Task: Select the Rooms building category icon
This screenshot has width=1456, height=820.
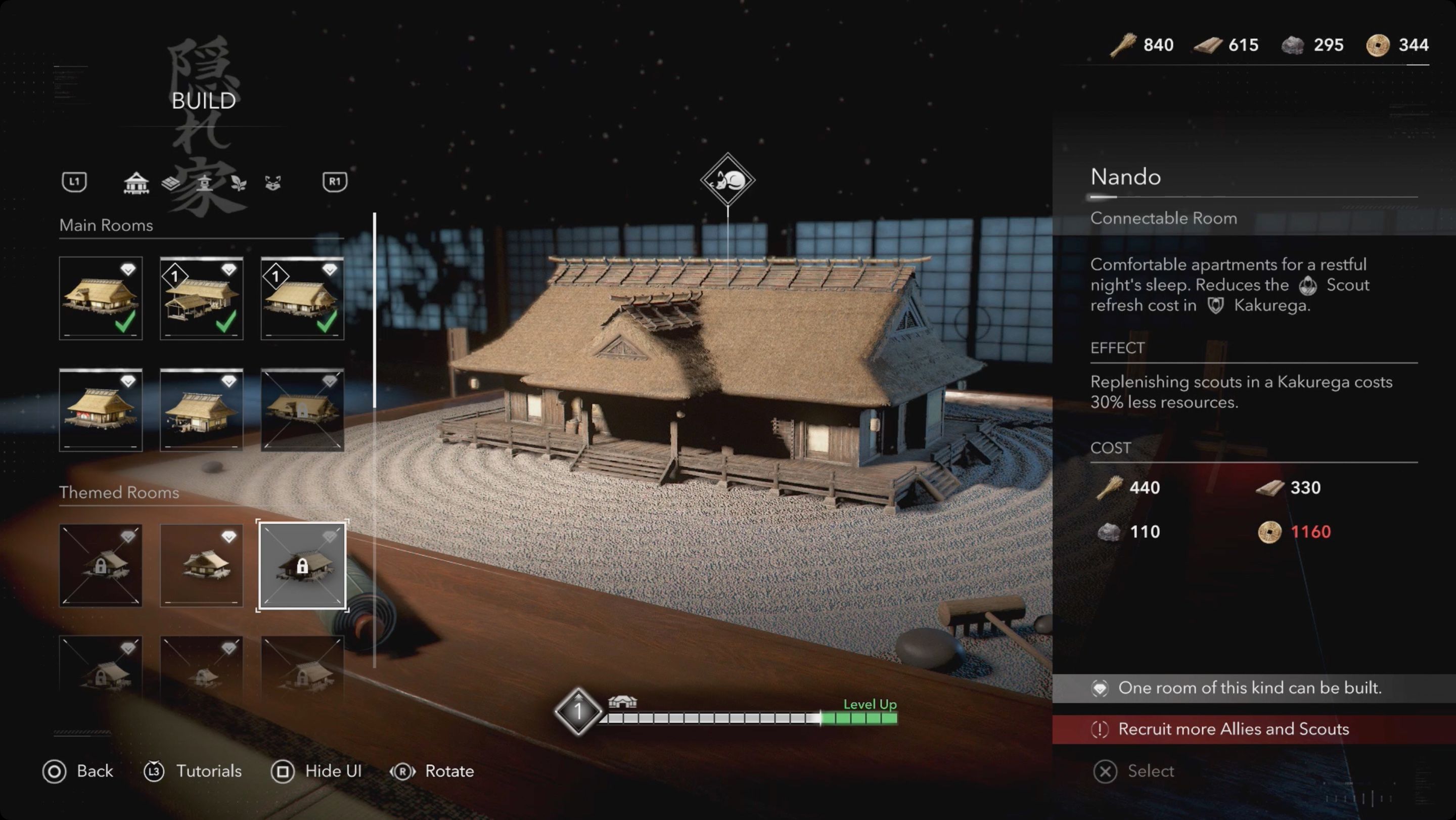Action: click(x=138, y=182)
